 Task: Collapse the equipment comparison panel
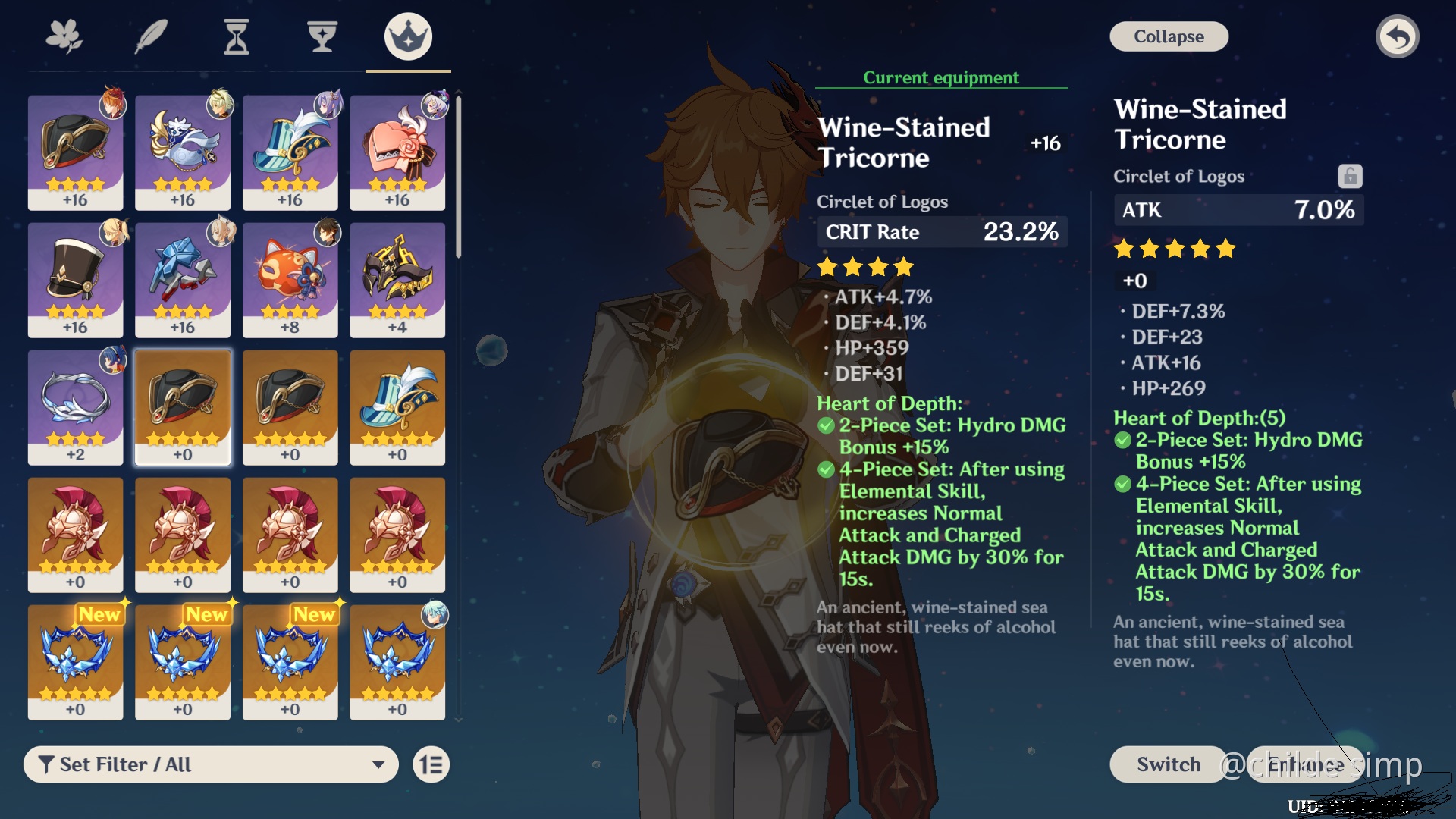1169,36
